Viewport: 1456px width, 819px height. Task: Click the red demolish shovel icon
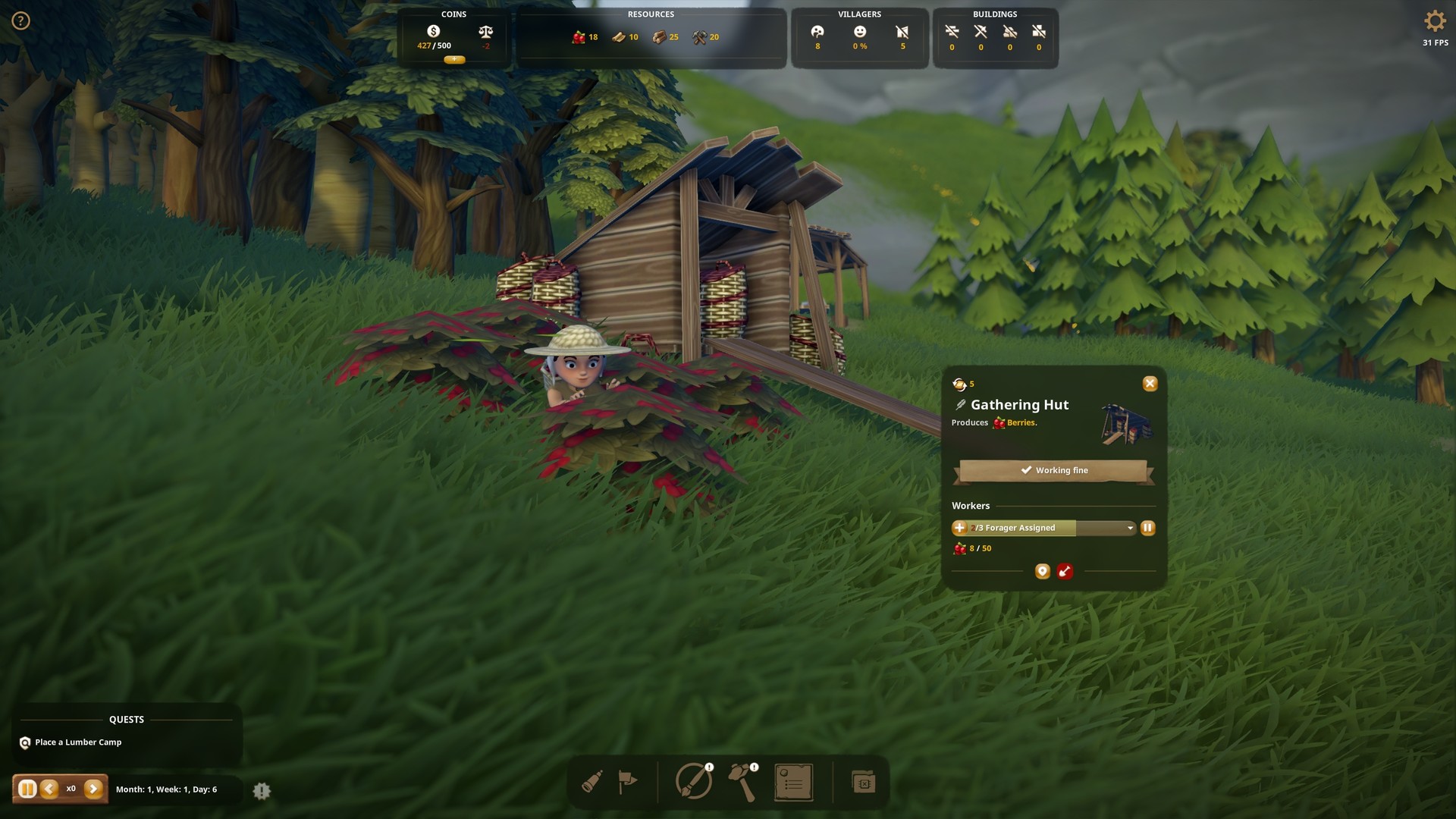coord(1065,572)
